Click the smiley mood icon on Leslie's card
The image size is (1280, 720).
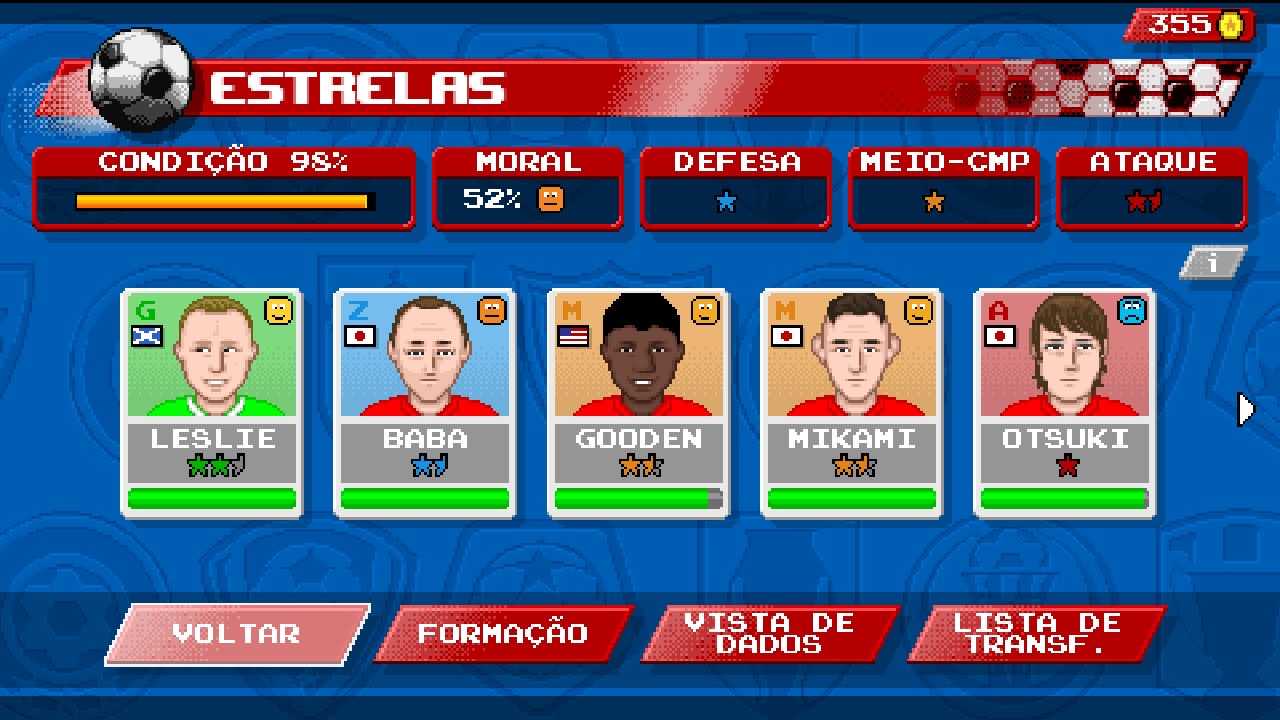(x=278, y=311)
